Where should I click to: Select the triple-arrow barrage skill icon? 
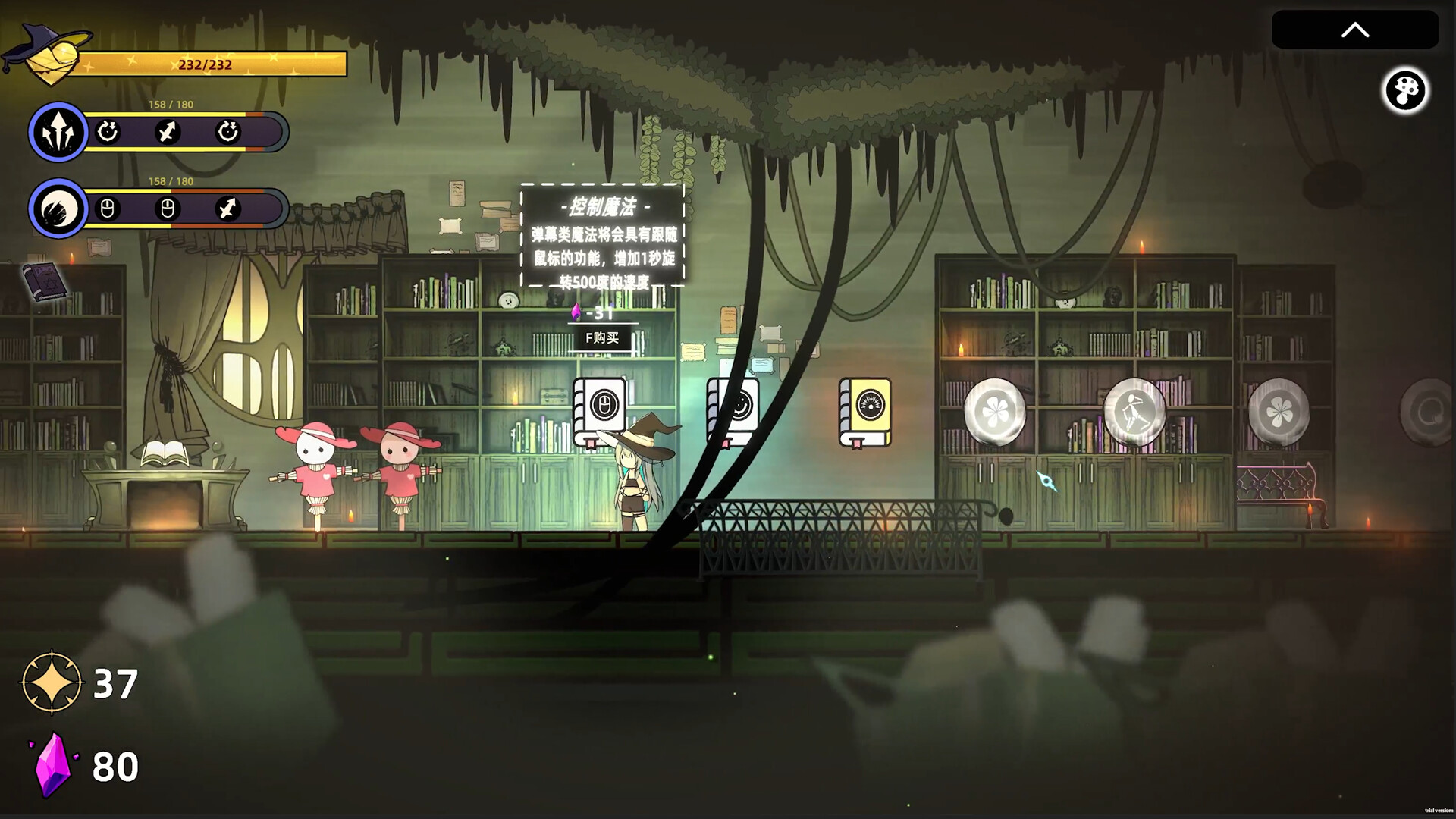point(58,132)
